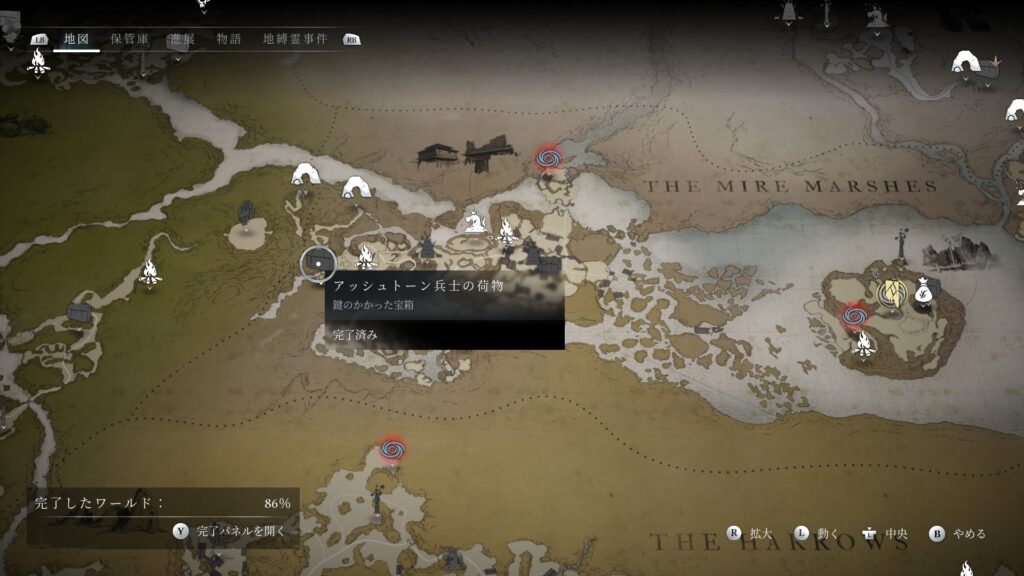Image resolution: width=1024 pixels, height=576 pixels.
Task: Select the gold circular marker on the island
Action: tap(890, 292)
